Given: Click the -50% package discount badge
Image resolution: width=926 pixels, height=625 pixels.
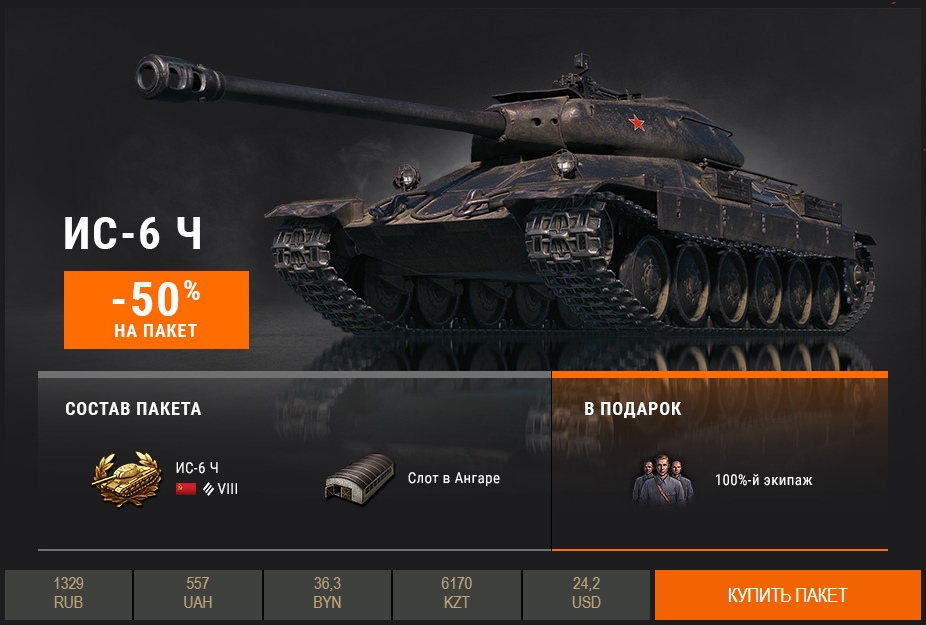Looking at the screenshot, I should point(156,310).
